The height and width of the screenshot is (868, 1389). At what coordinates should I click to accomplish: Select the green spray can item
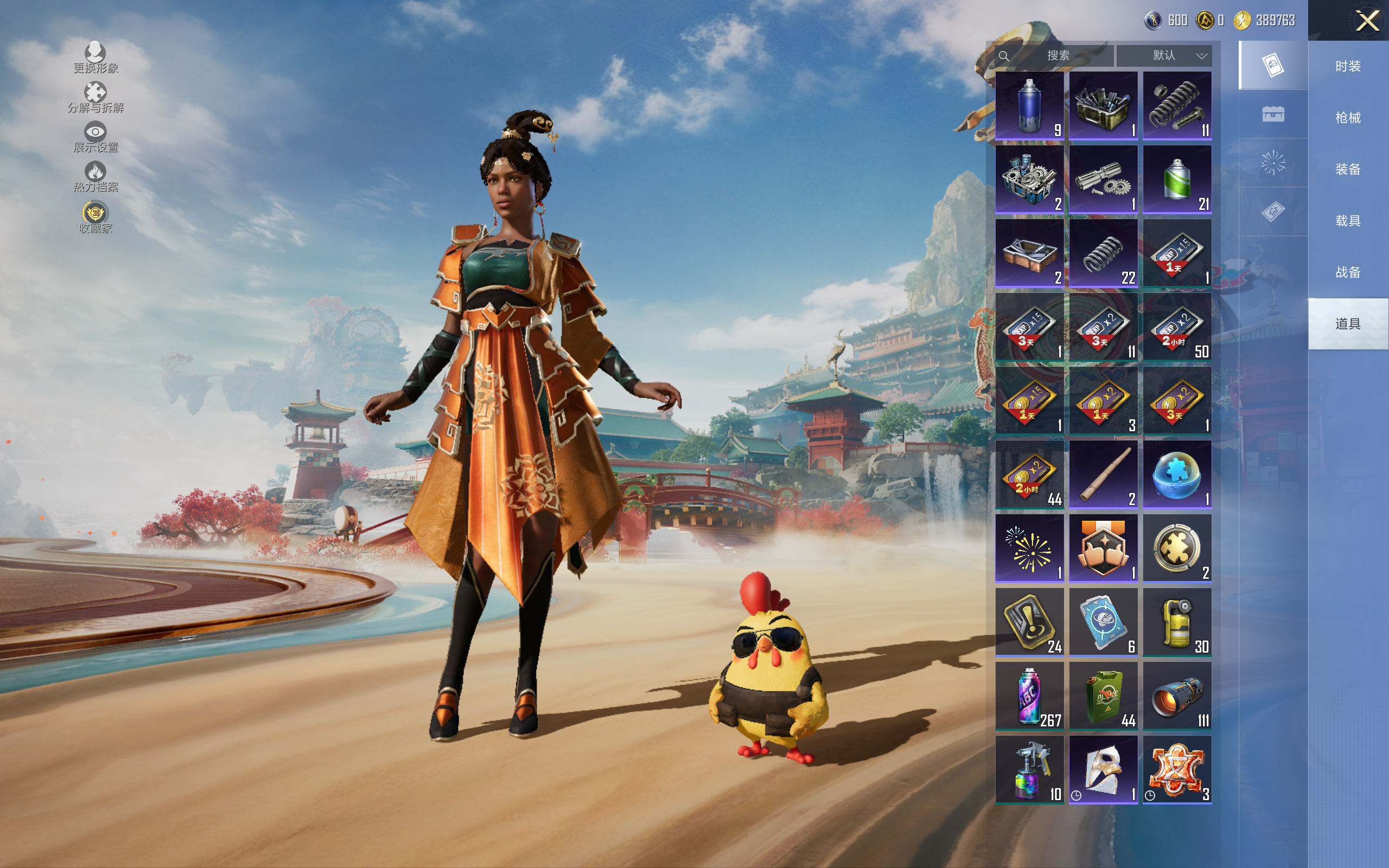point(1177,179)
